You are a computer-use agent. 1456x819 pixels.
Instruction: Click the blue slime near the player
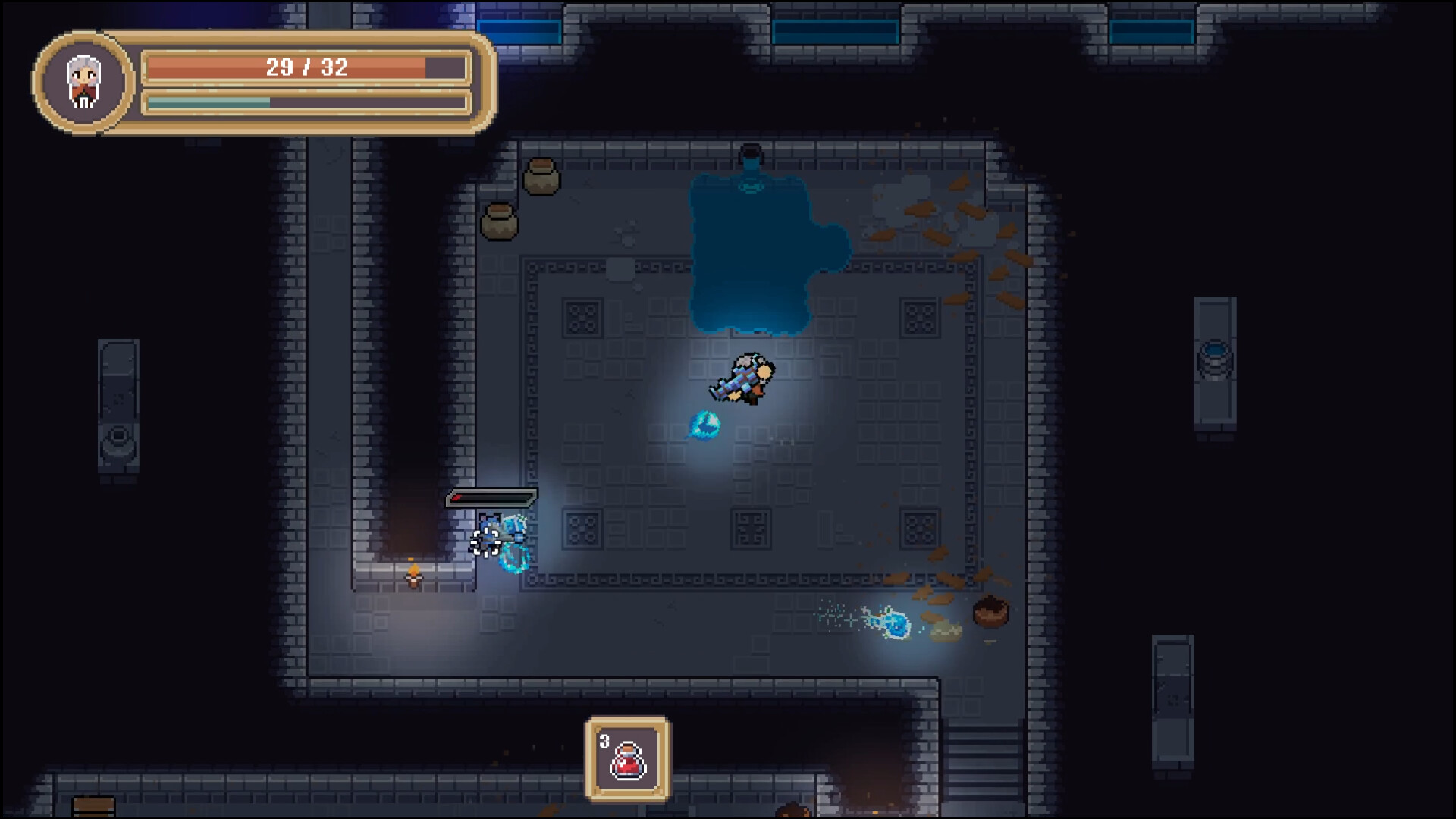click(707, 426)
